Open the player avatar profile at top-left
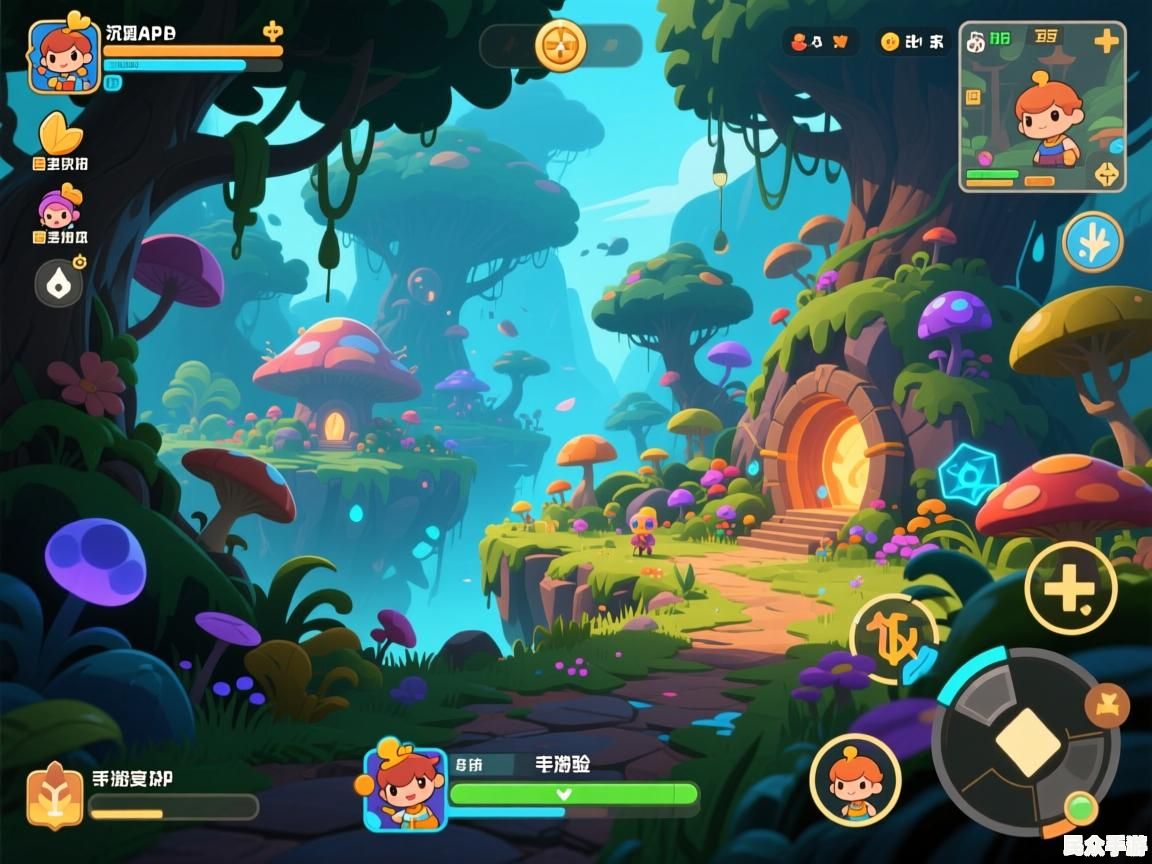1152x864 pixels. [x=64, y=56]
